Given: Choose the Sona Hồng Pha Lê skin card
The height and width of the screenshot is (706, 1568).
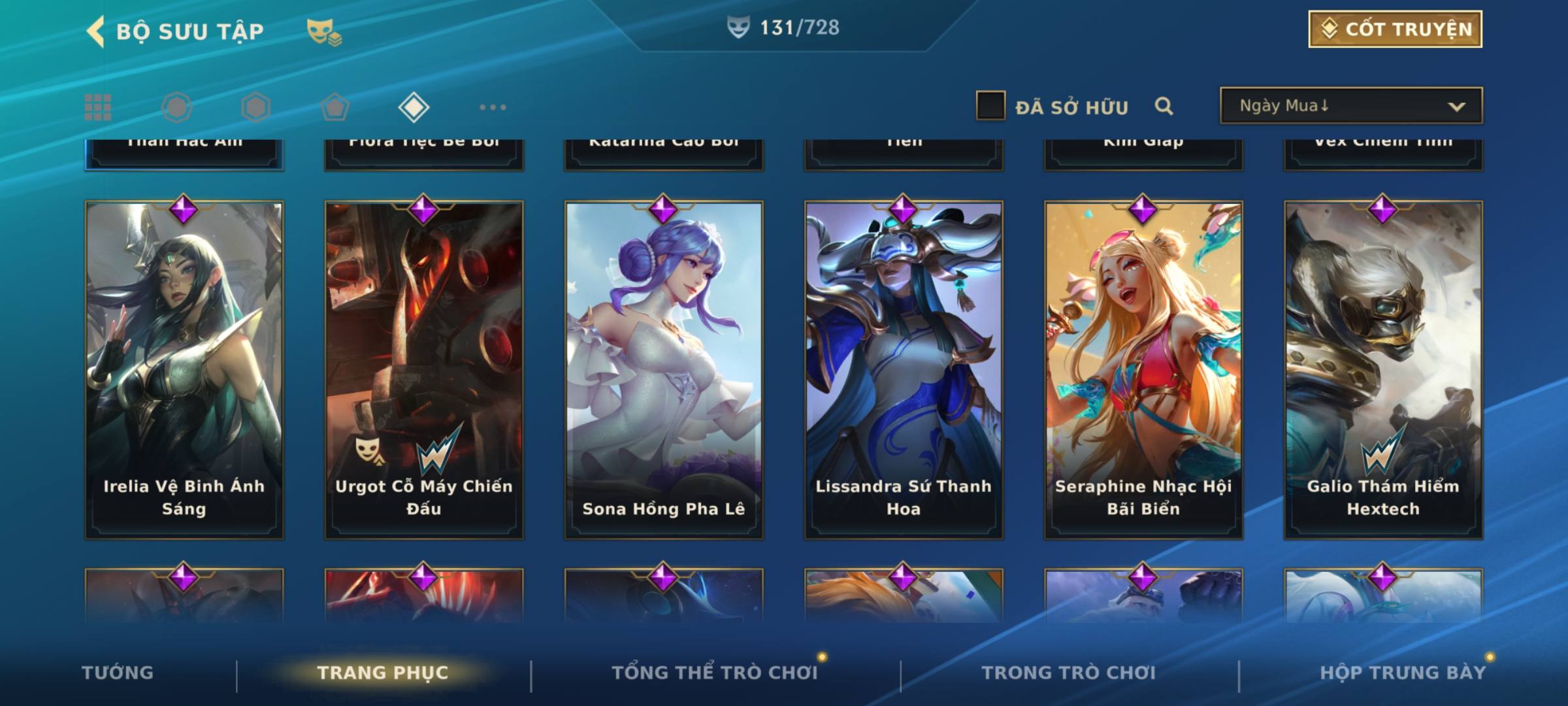Looking at the screenshot, I should click(x=664, y=369).
